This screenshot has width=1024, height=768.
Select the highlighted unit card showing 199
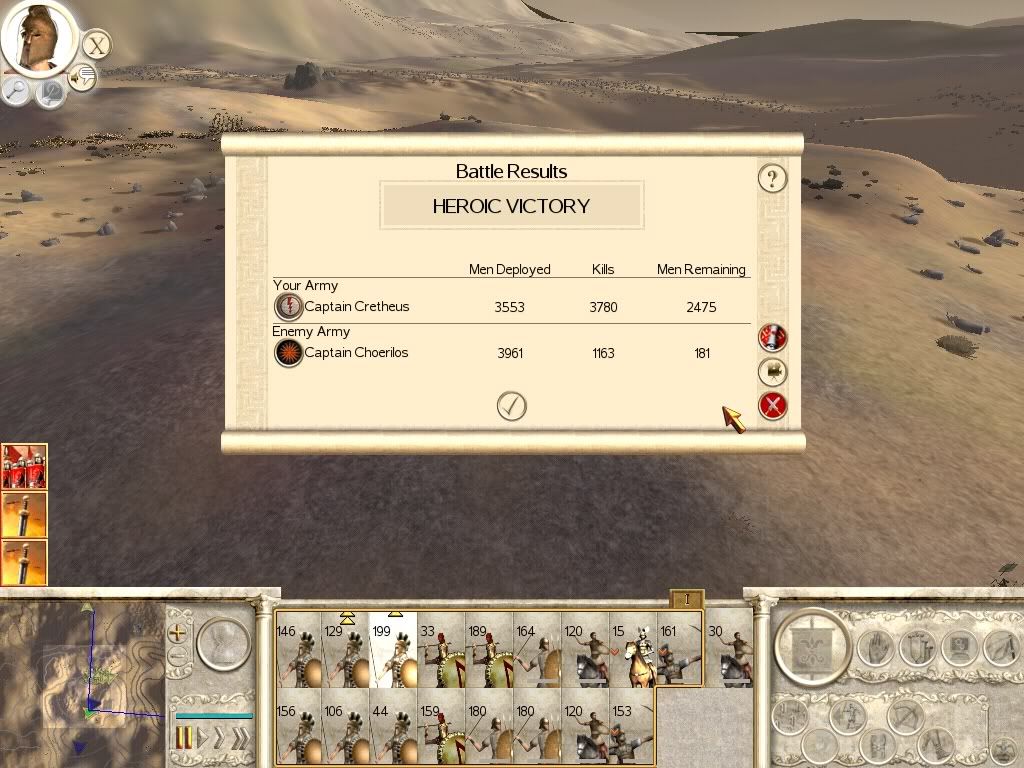(393, 650)
